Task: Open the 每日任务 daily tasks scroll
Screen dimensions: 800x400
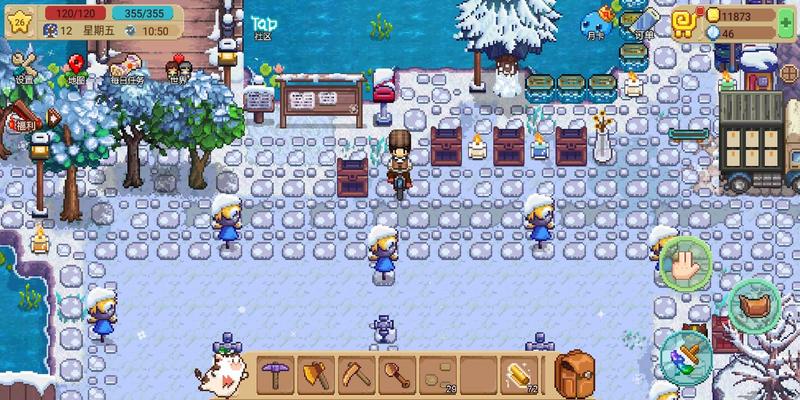Action: (127, 69)
